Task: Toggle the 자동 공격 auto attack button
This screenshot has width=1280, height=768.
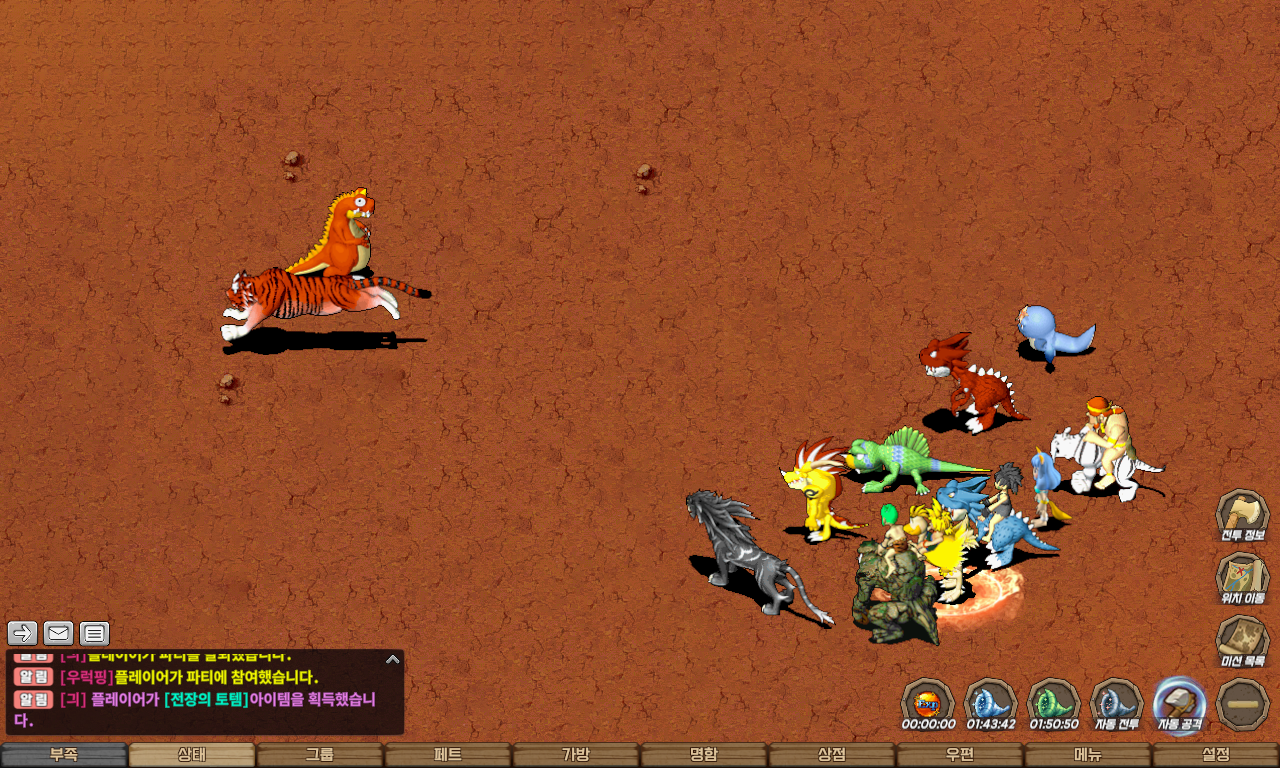Action: click(x=1180, y=704)
